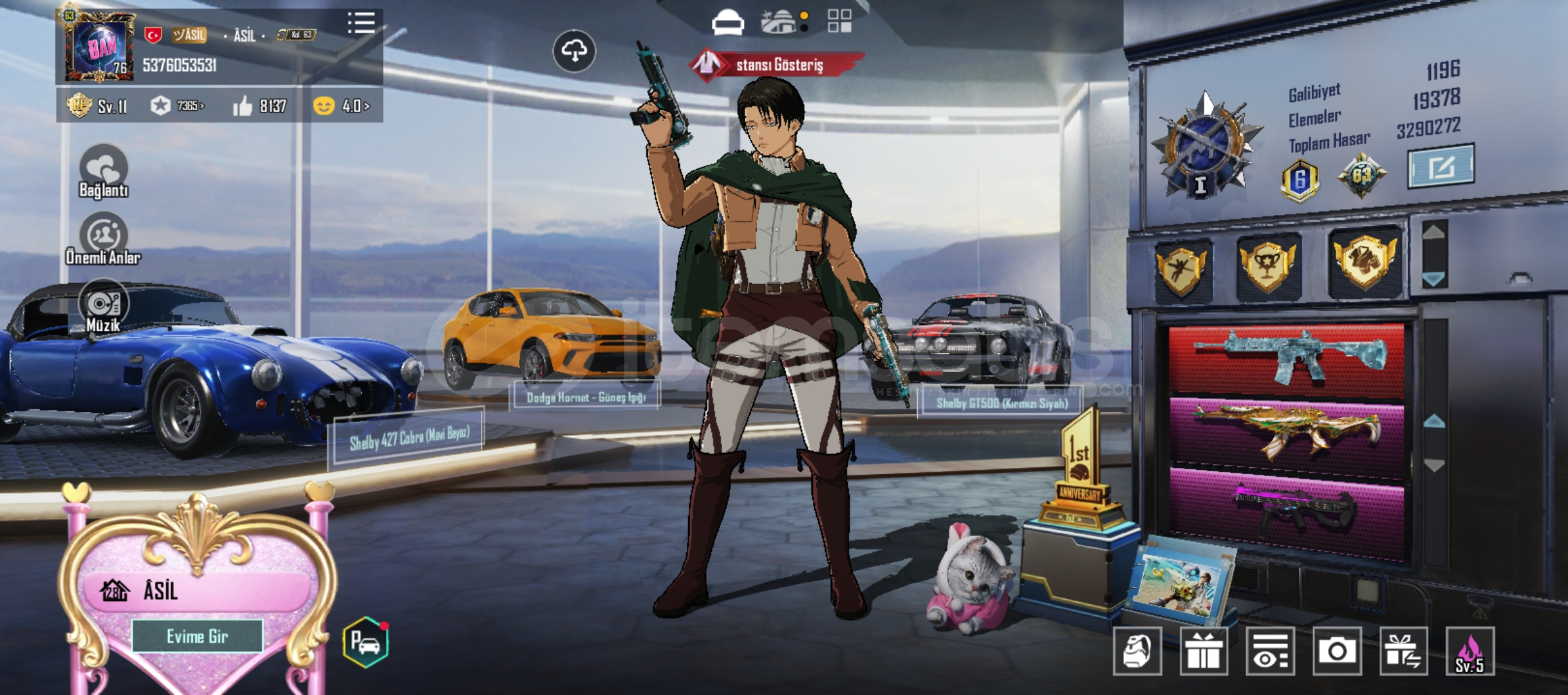
Task: Edit the statistics panel
Action: [x=1441, y=167]
